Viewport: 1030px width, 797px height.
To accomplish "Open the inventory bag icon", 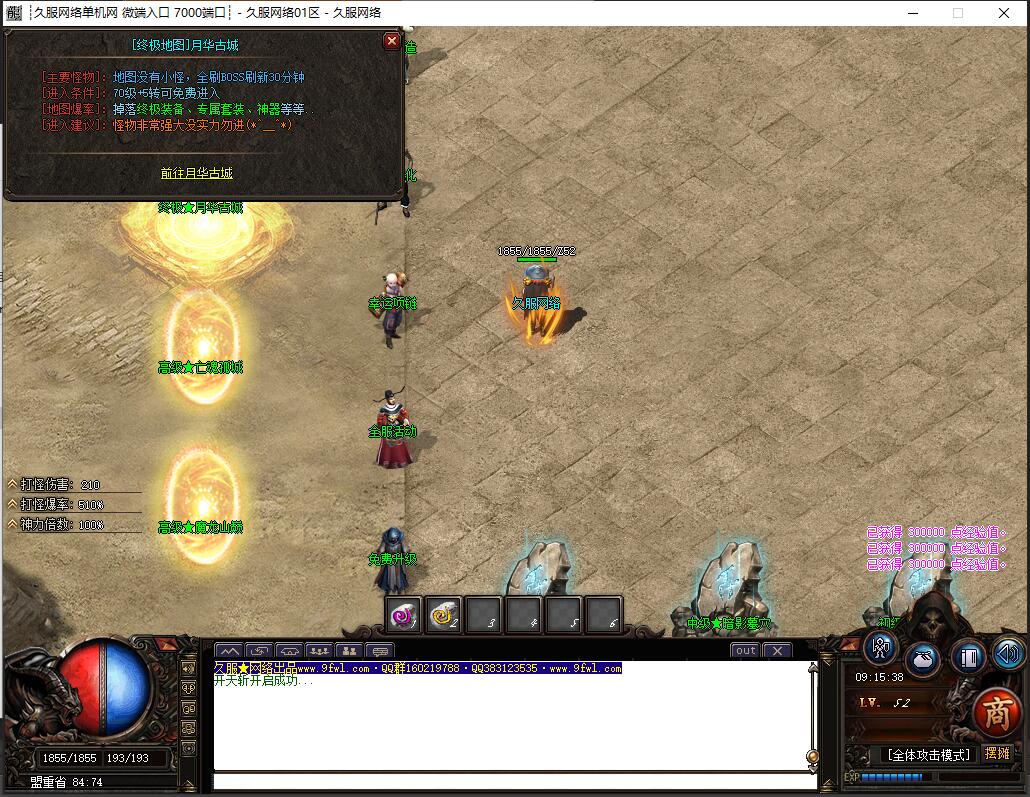I will pyautogui.click(x=923, y=659).
